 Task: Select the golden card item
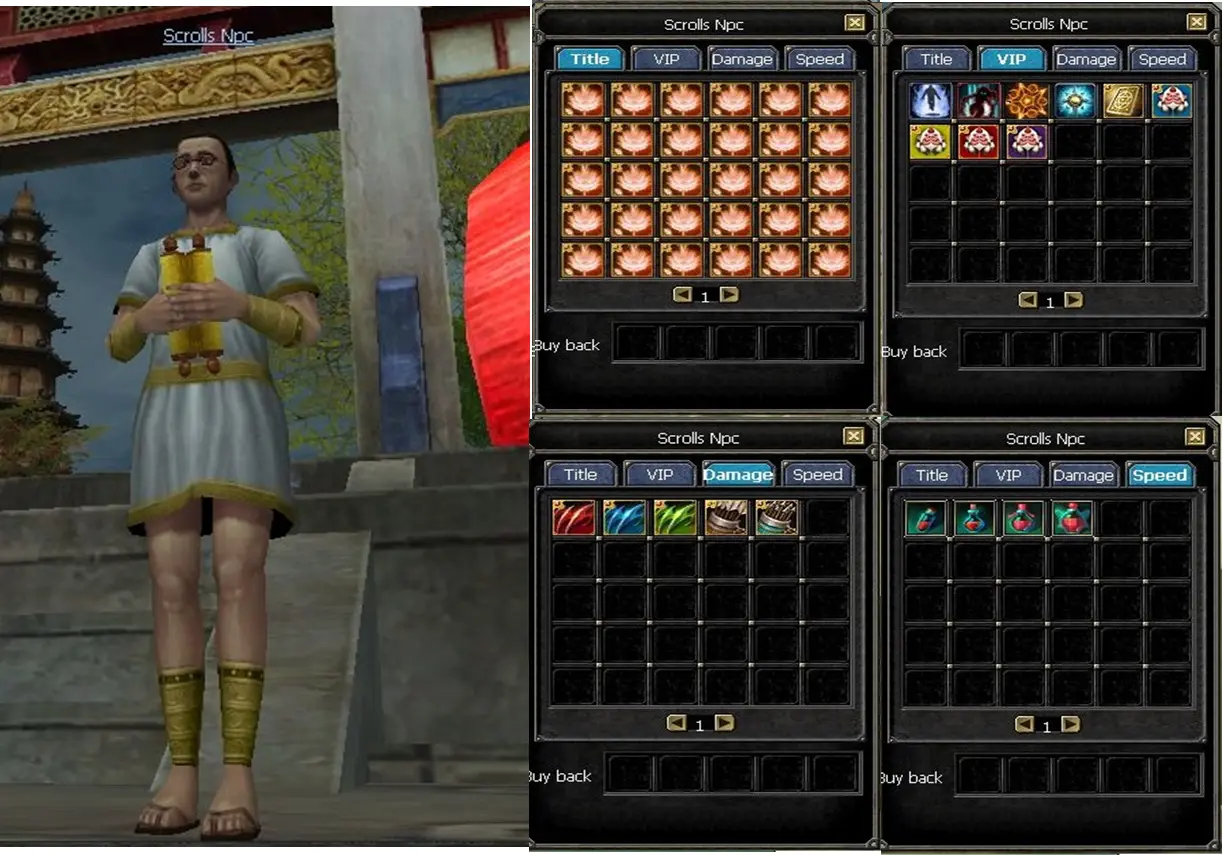click(1123, 101)
